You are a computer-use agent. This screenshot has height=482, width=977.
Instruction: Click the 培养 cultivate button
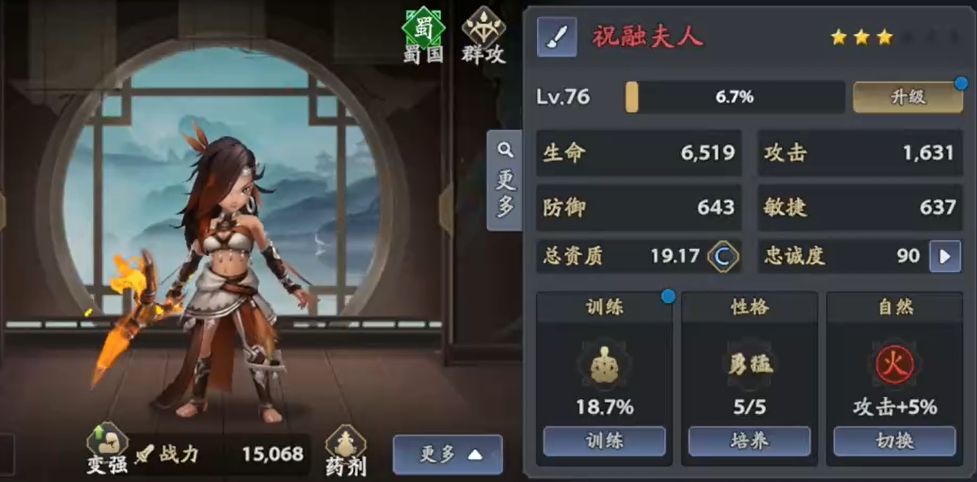click(x=749, y=441)
